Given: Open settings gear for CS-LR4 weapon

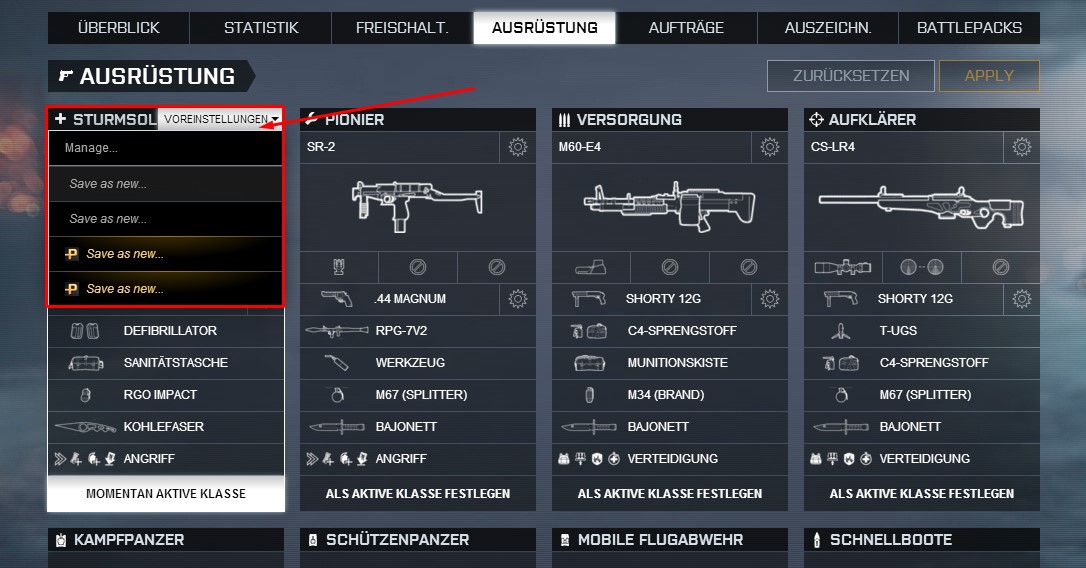Looking at the screenshot, I should click(x=1021, y=147).
